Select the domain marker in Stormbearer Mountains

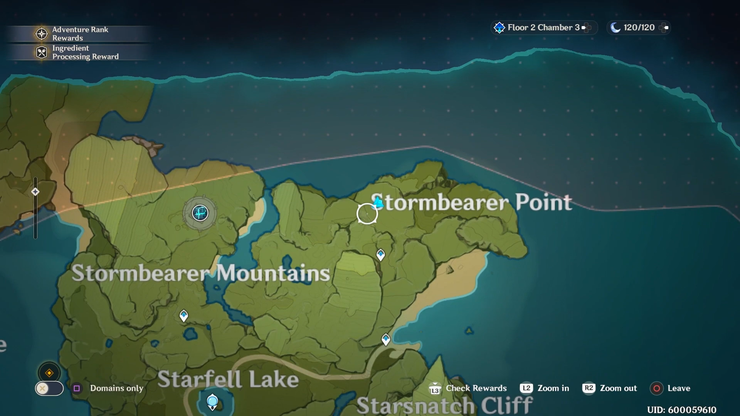(200, 212)
